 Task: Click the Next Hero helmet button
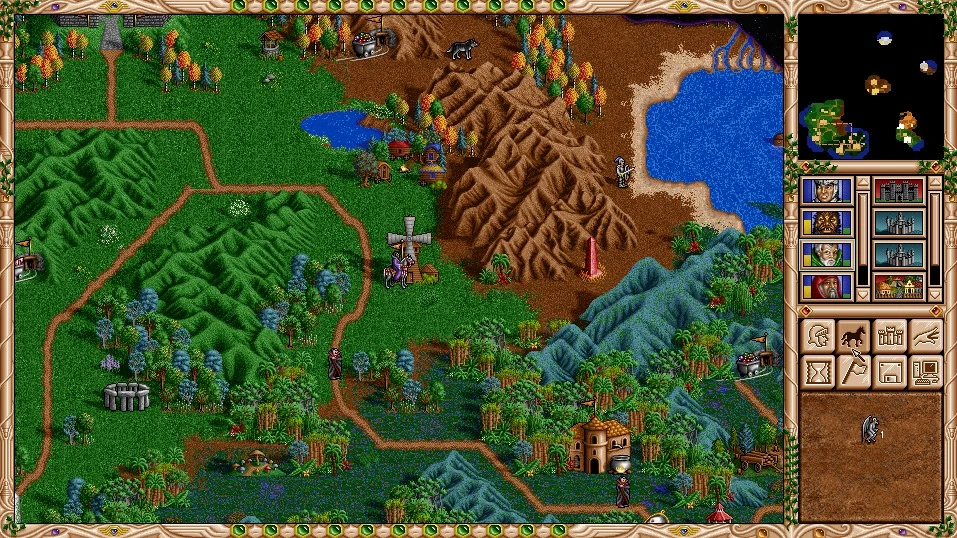coord(819,335)
